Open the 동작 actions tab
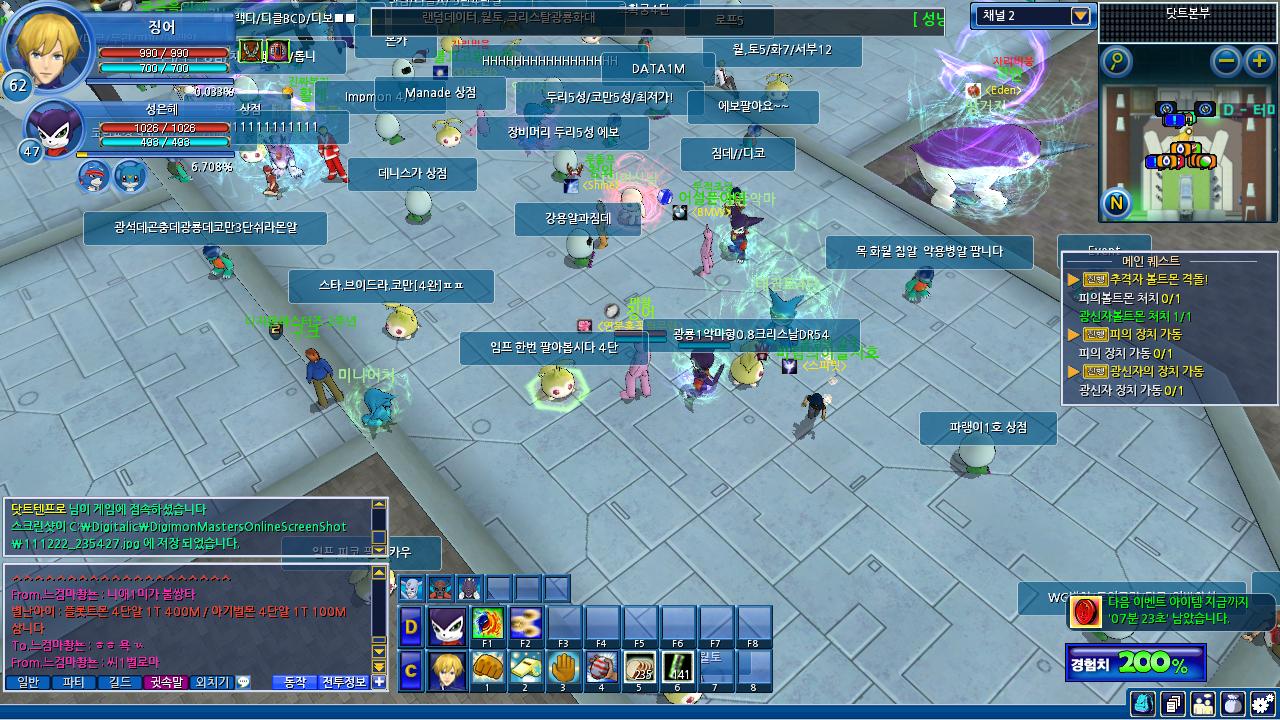This screenshot has width=1280, height=720. [295, 682]
